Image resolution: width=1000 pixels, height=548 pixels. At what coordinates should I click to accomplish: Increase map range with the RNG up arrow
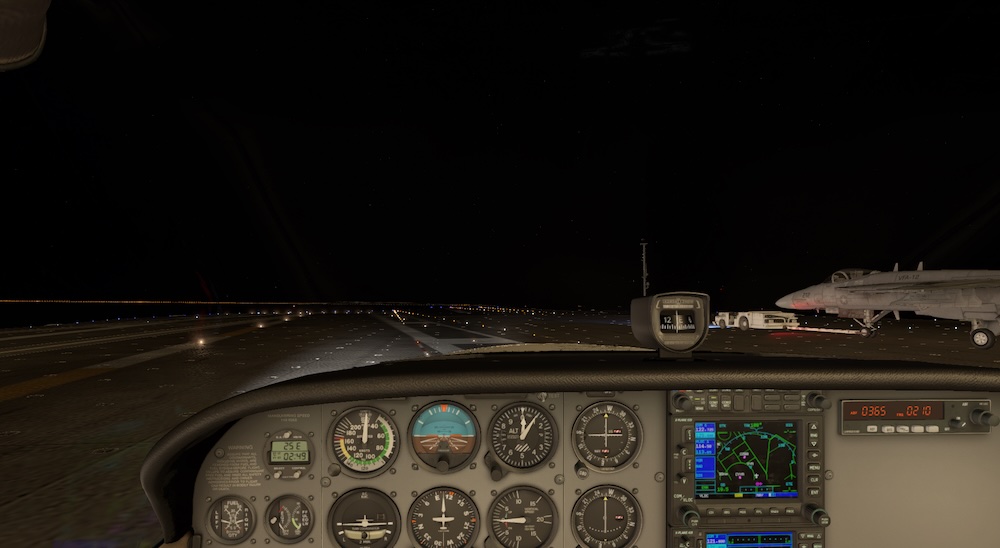(814, 428)
